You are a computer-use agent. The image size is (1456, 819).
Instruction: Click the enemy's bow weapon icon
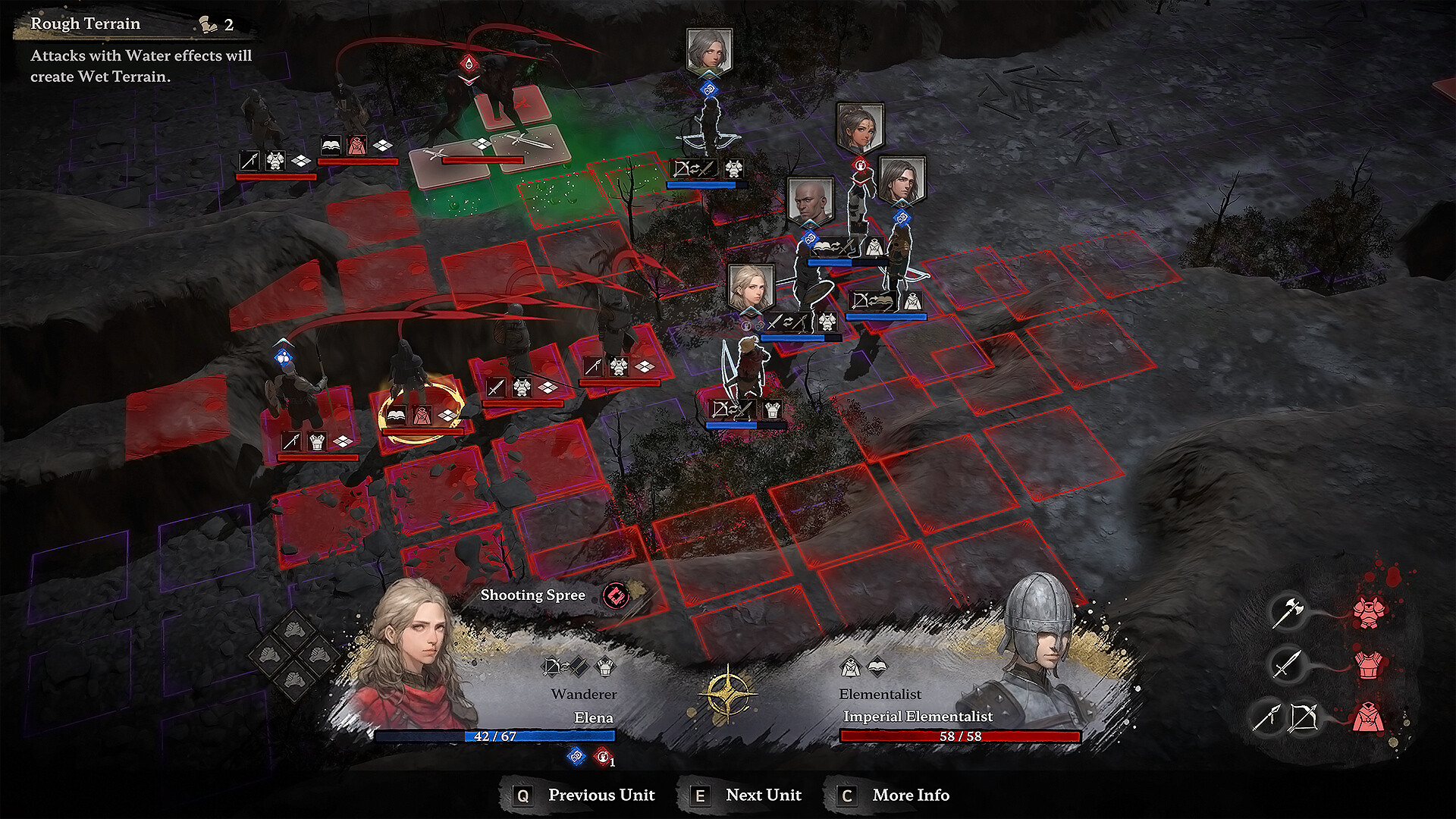pyautogui.click(x=1303, y=716)
